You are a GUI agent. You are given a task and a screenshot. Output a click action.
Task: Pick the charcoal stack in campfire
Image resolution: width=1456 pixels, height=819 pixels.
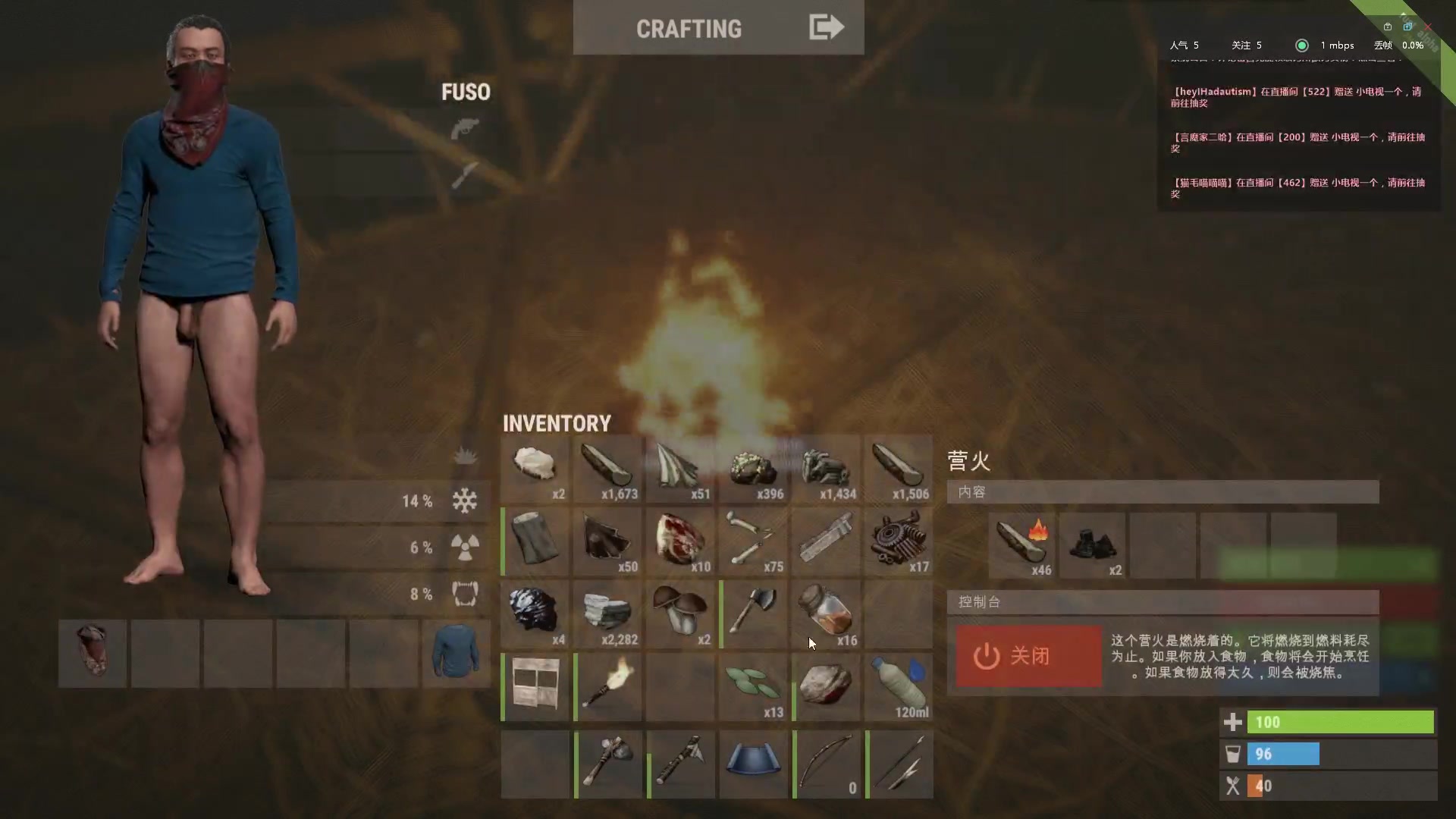pos(1092,544)
